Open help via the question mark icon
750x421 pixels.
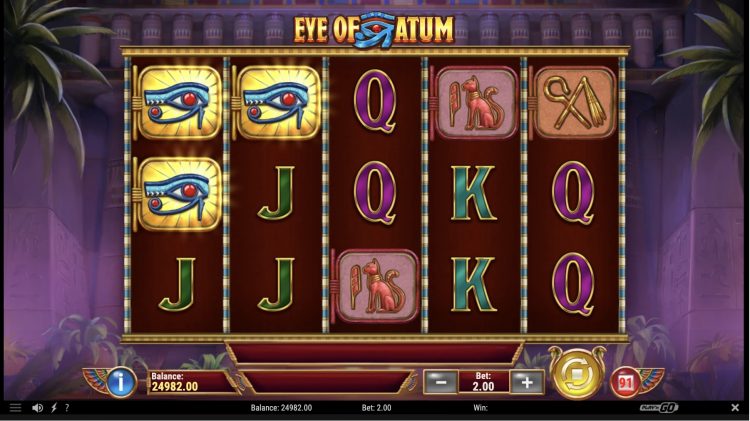tap(68, 408)
